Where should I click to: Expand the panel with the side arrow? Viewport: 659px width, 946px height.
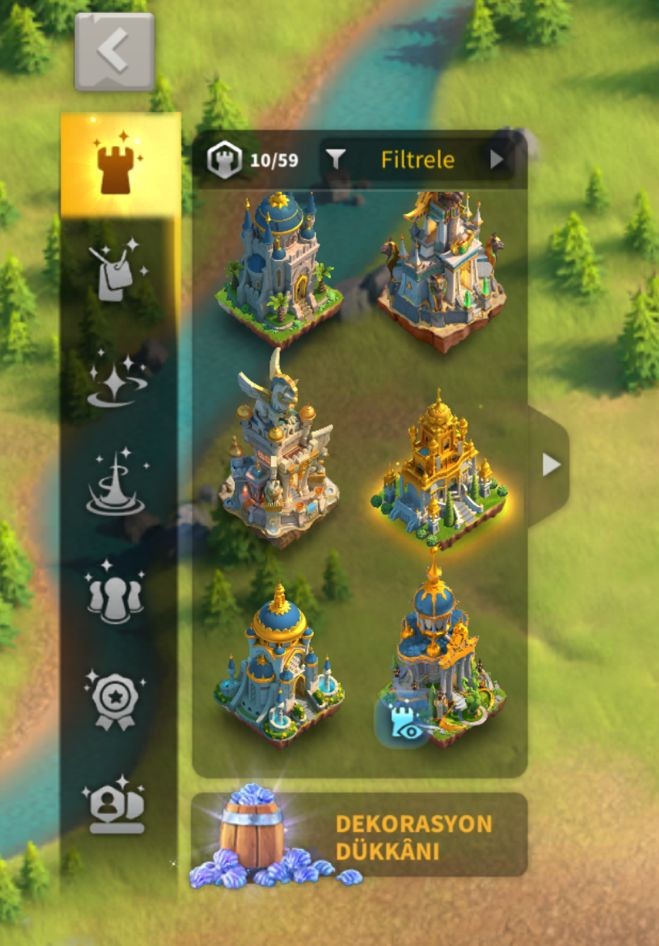click(x=550, y=465)
